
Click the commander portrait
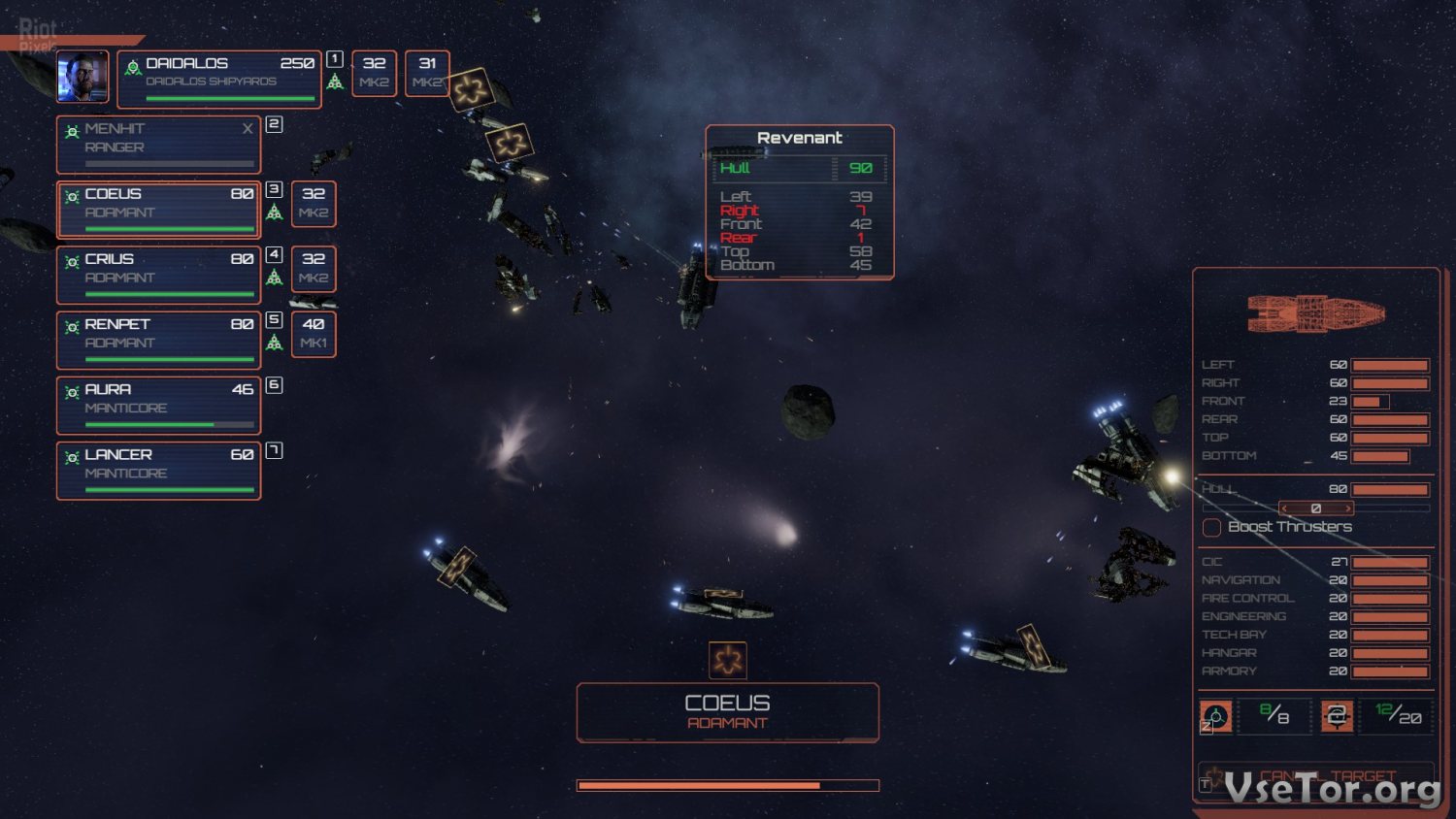[83, 77]
